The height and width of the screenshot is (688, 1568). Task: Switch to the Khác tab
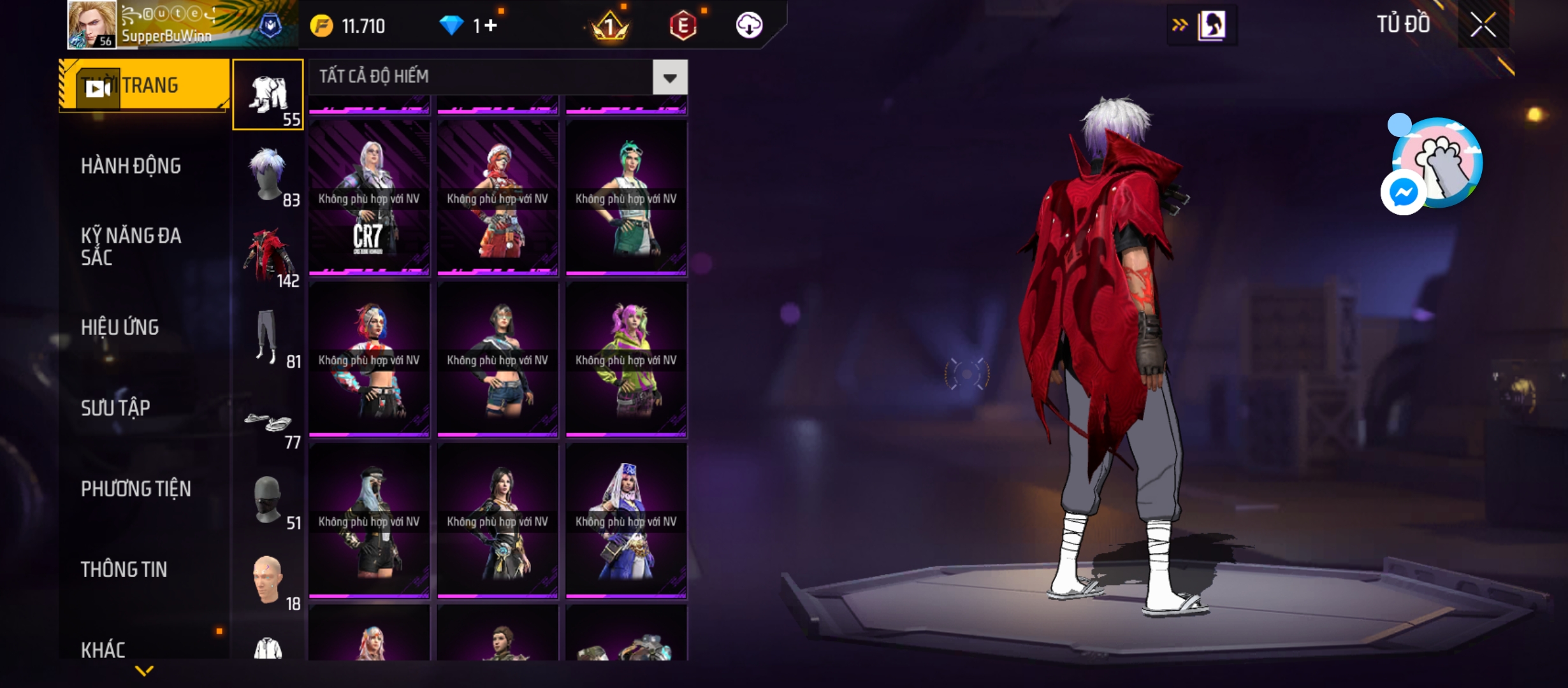pyautogui.click(x=103, y=649)
